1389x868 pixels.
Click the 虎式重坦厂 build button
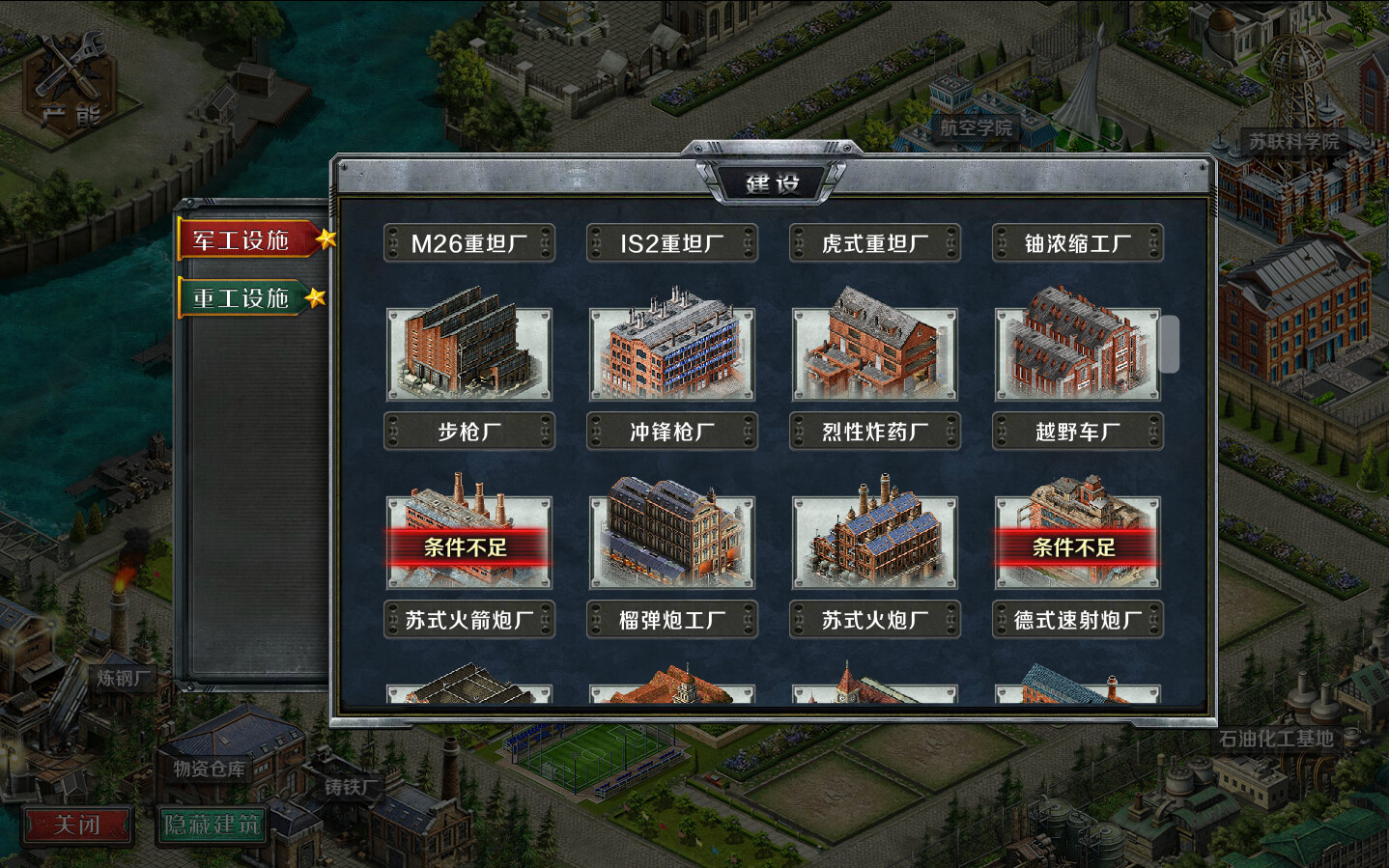(875, 243)
